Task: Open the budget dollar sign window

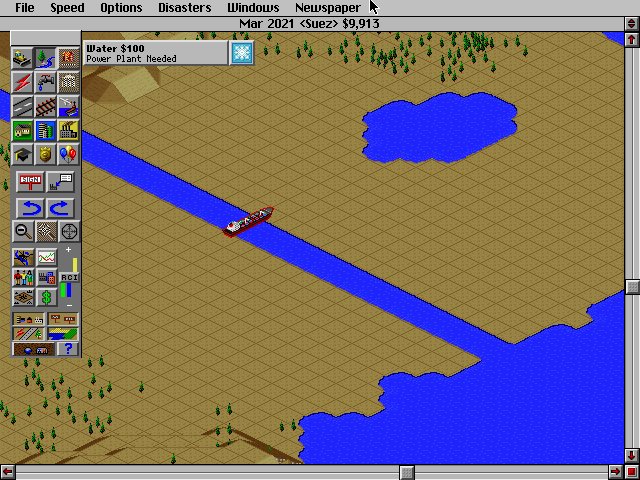Action: [46, 297]
